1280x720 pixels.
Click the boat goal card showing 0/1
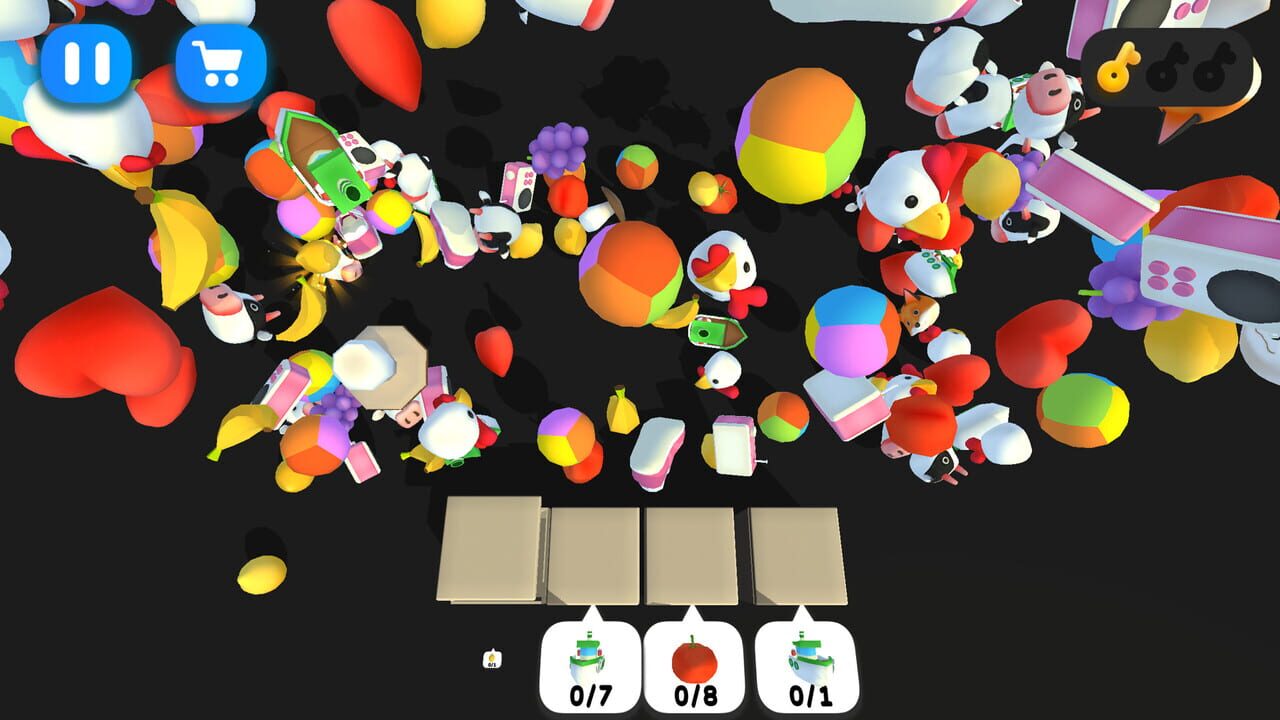pyautogui.click(x=805, y=662)
